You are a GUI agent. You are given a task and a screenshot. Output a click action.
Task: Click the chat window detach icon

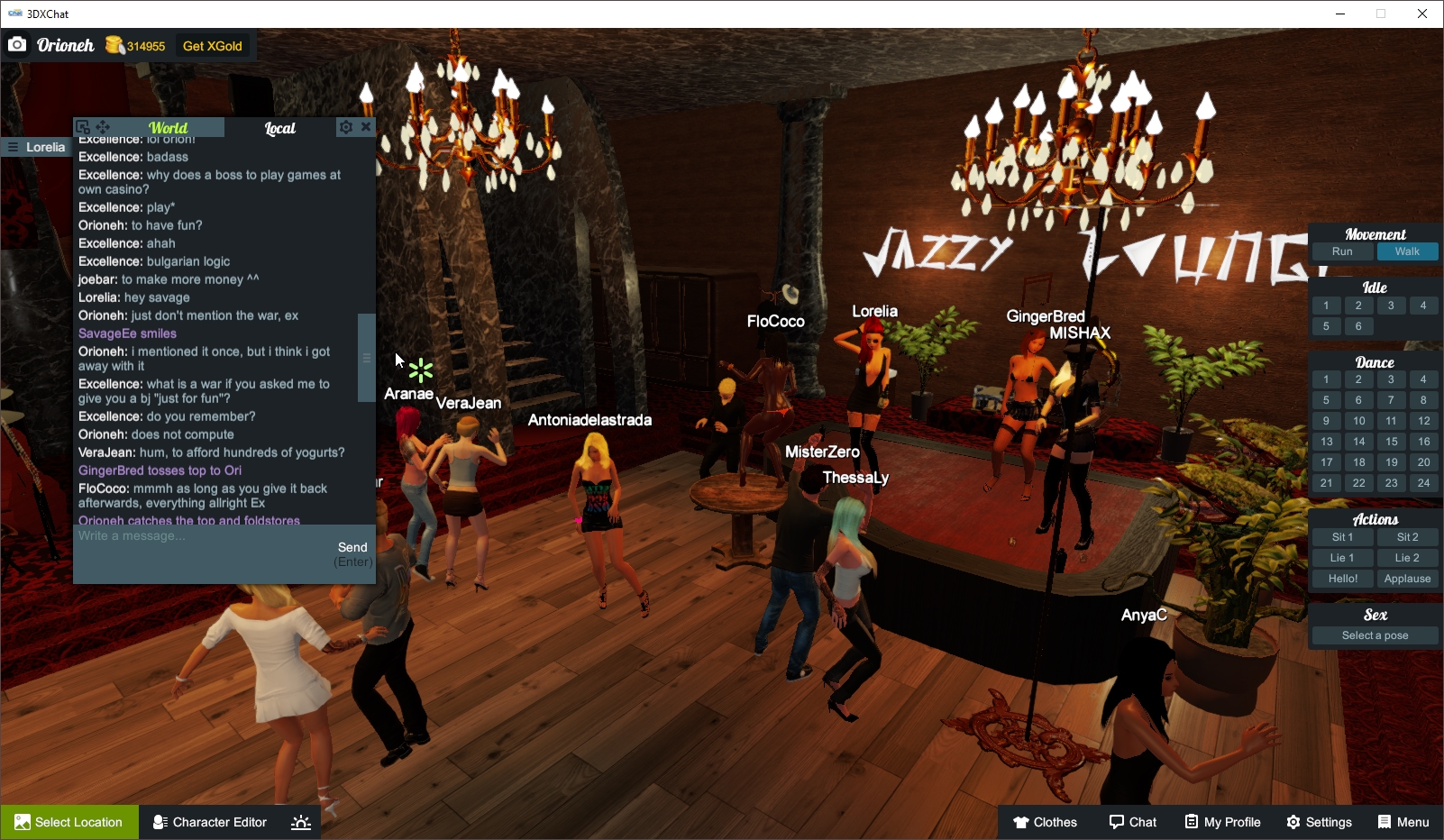click(83, 126)
